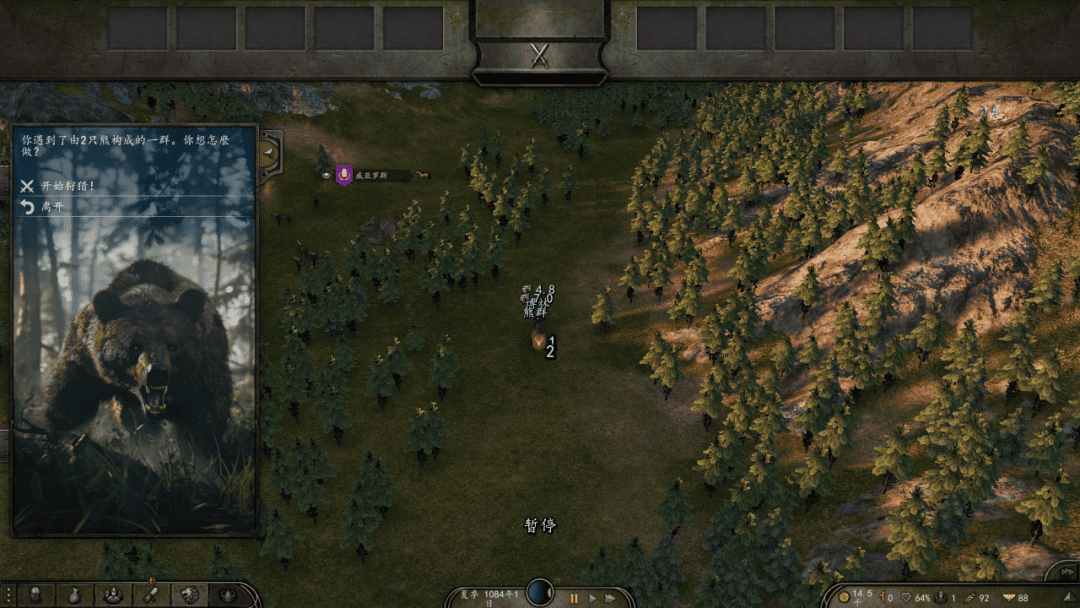Image resolution: width=1080 pixels, height=608 pixels.
Task: Set game speed to normal play
Action: [592, 598]
